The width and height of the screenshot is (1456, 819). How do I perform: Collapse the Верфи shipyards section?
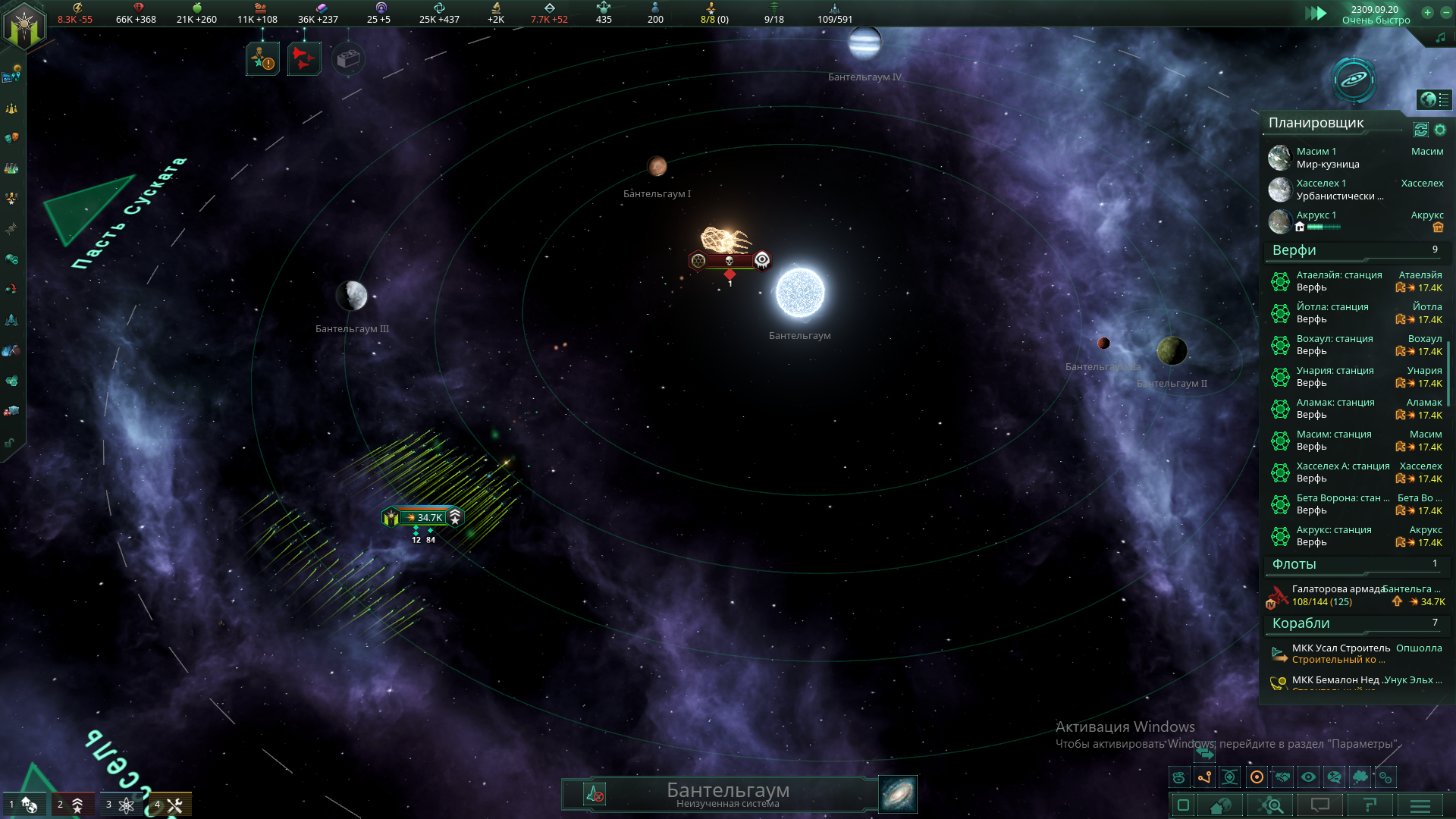(x=1294, y=250)
